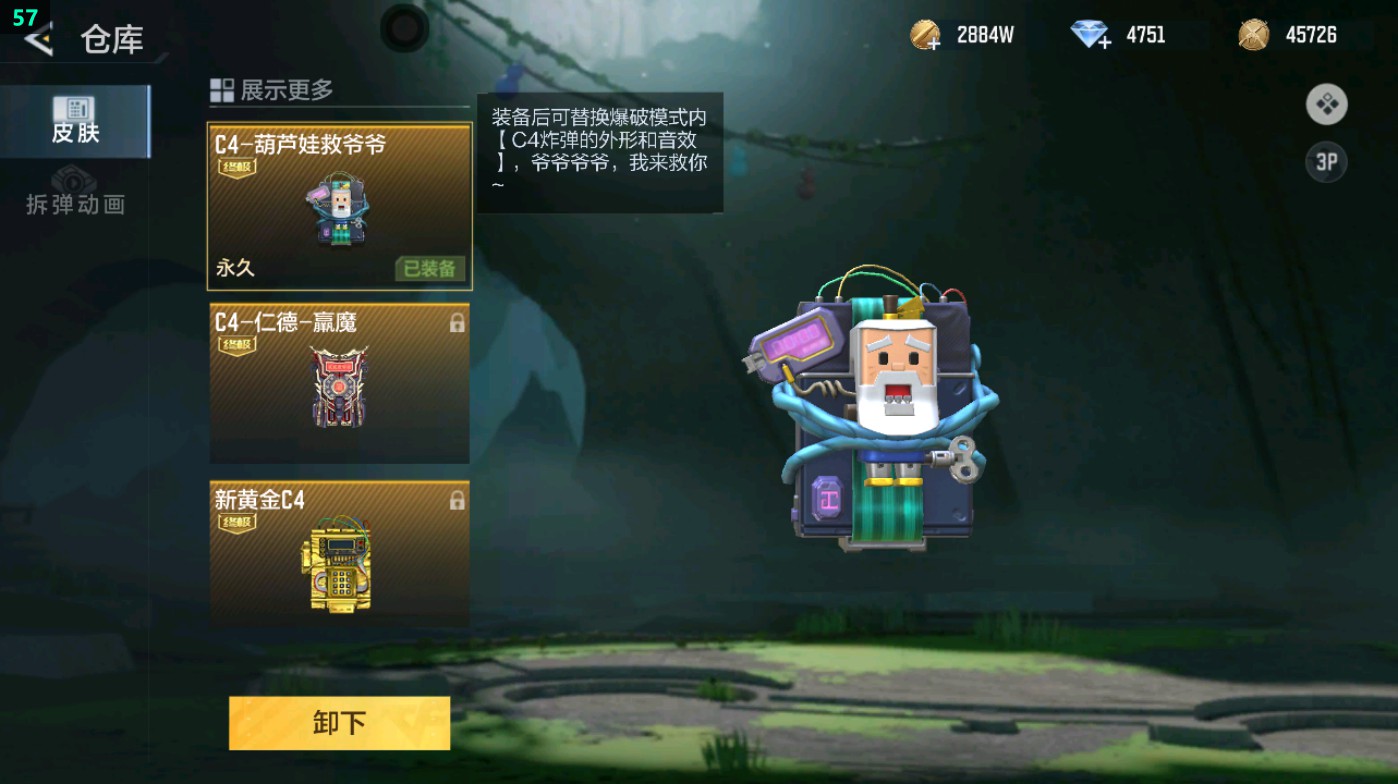Tap the plus beside the diamond count
Viewport: 1398px width, 784px height.
(x=1104, y=45)
